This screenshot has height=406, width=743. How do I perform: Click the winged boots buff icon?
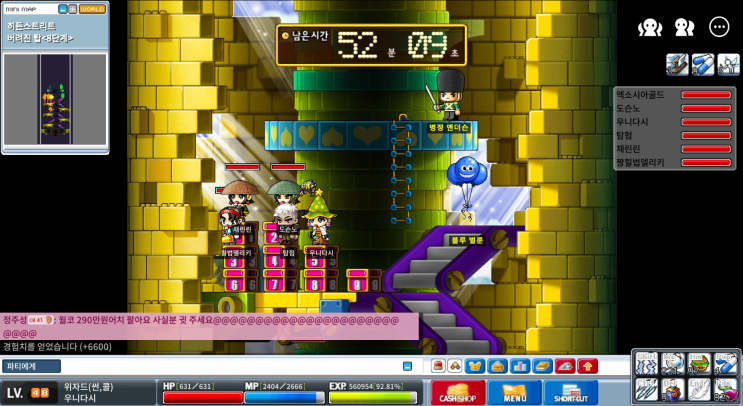pyautogui.click(x=677, y=65)
